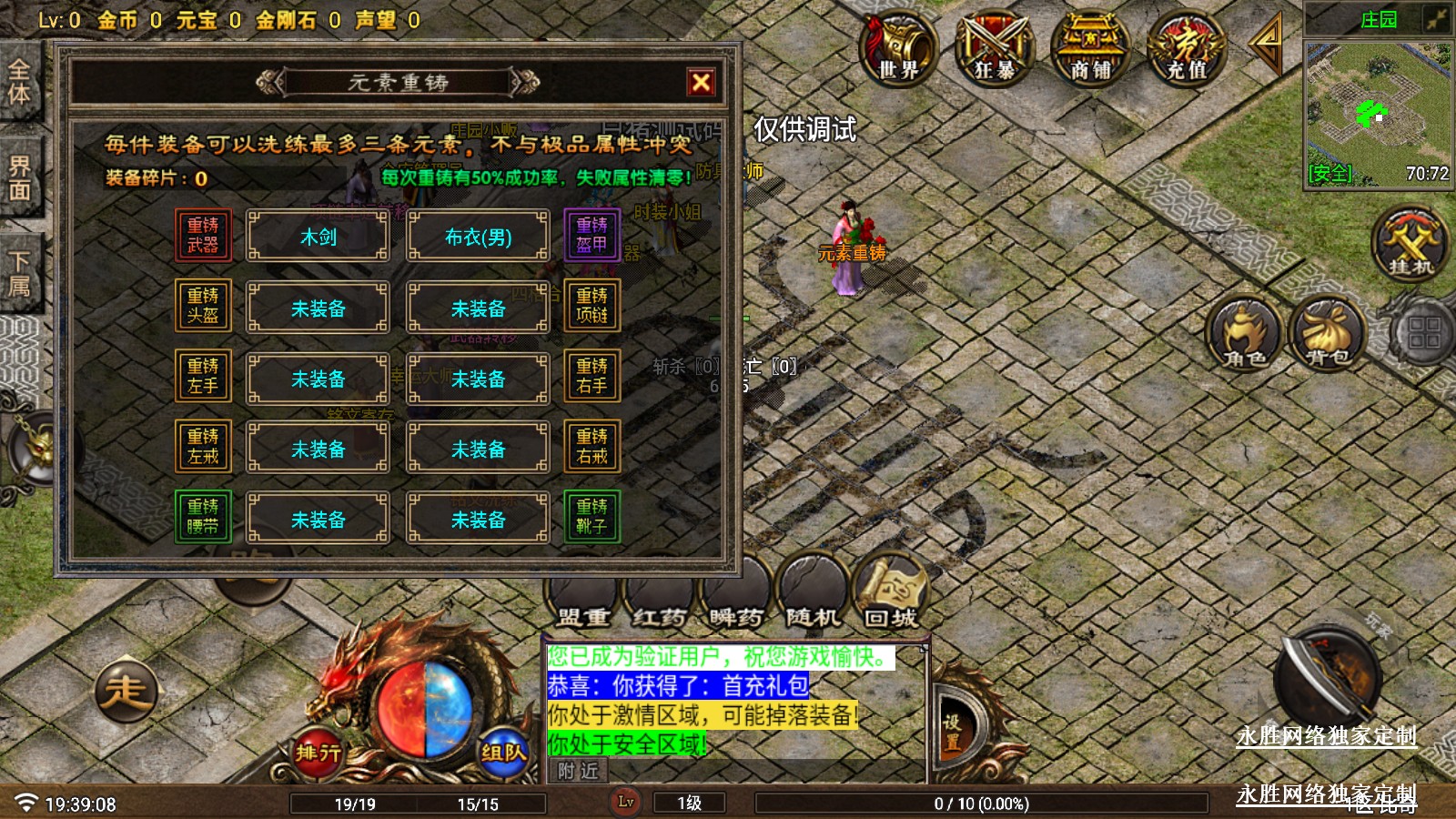Open the 组队 team button
Image resolution: width=1456 pixels, height=819 pixels.
503,752
